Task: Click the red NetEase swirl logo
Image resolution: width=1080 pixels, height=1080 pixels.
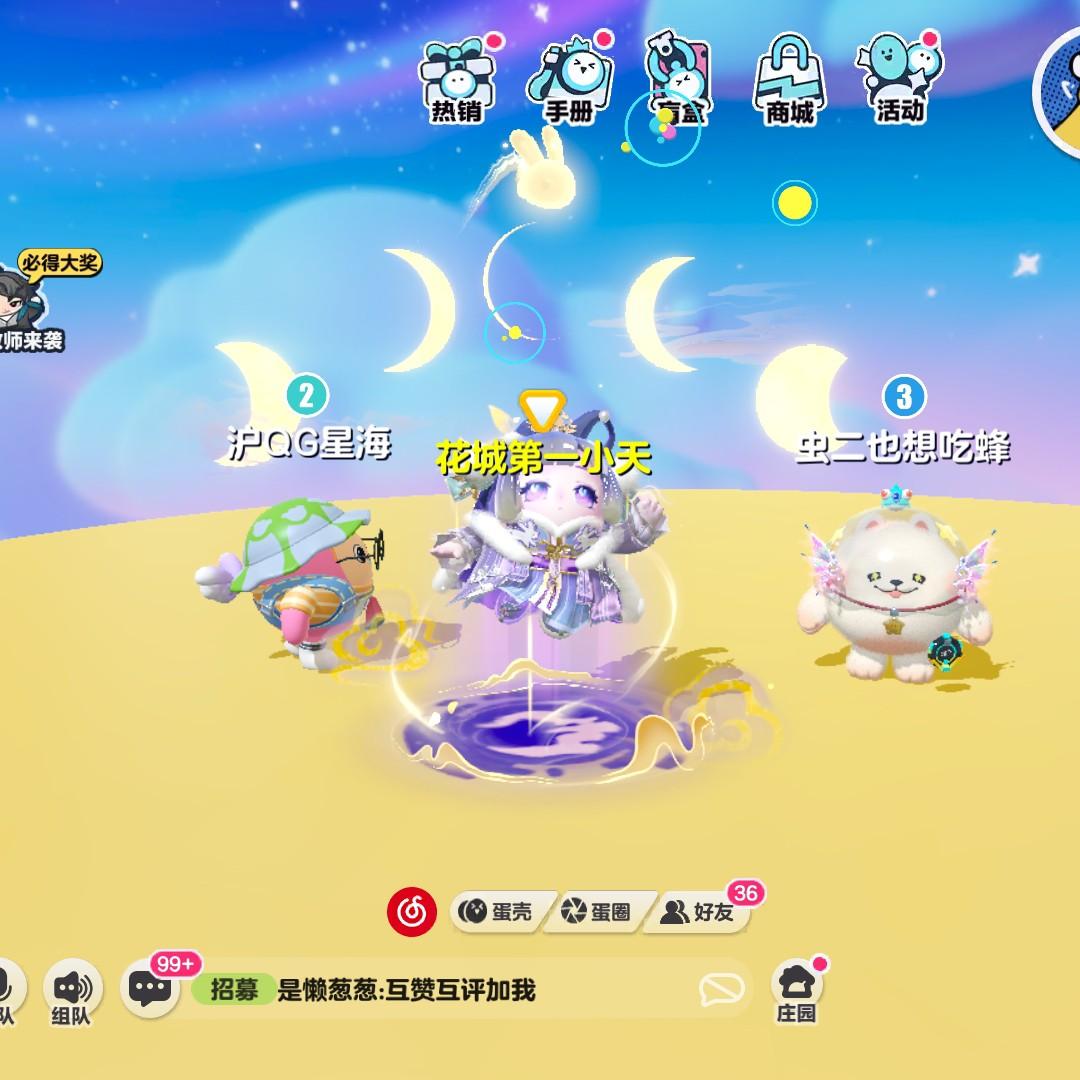Action: 412,911
